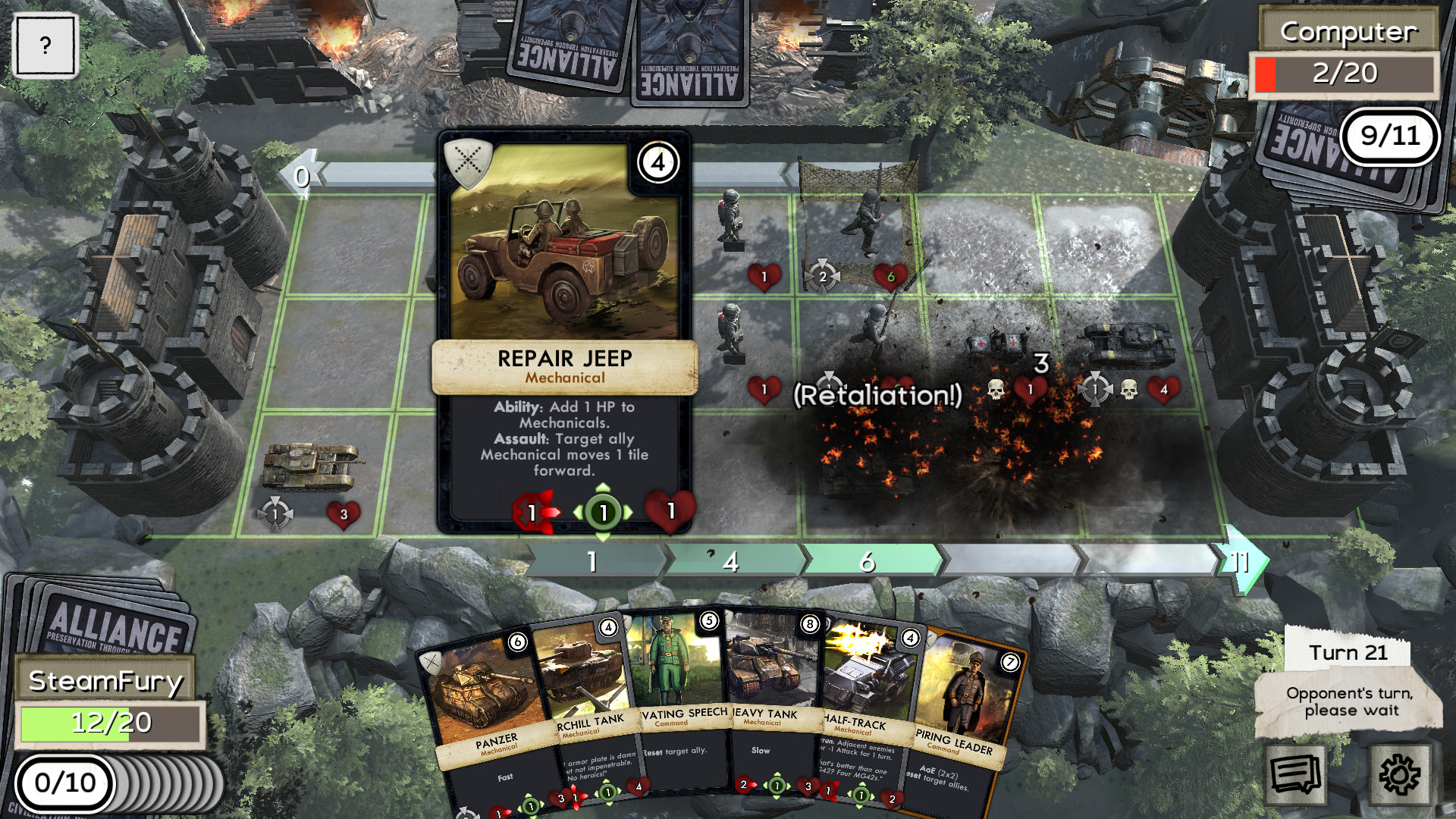This screenshot has width=1456, height=819.
Task: Click the movement crosshair icon under your left tank
Action: (x=274, y=513)
